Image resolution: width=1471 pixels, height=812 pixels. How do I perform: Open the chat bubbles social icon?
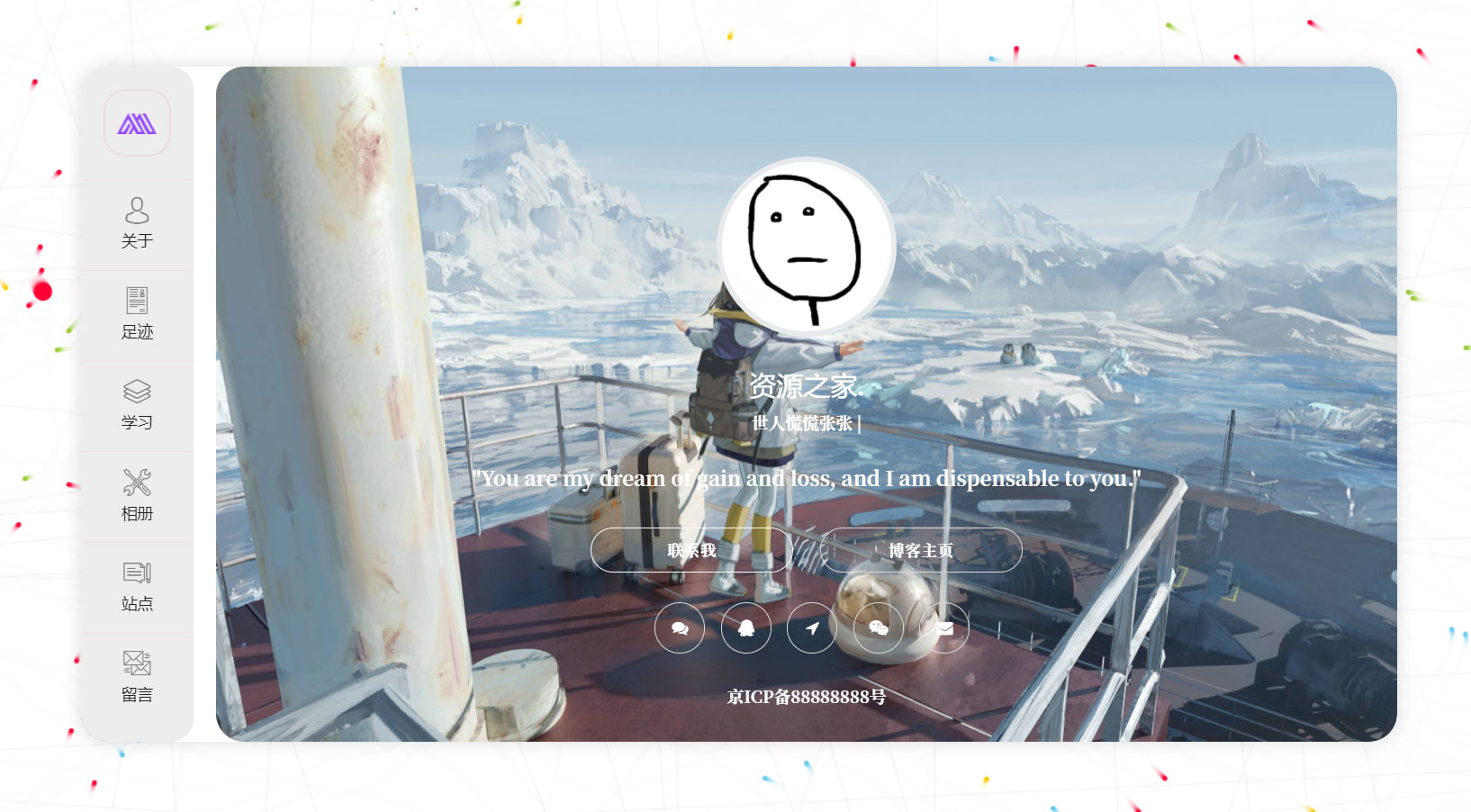click(x=680, y=628)
